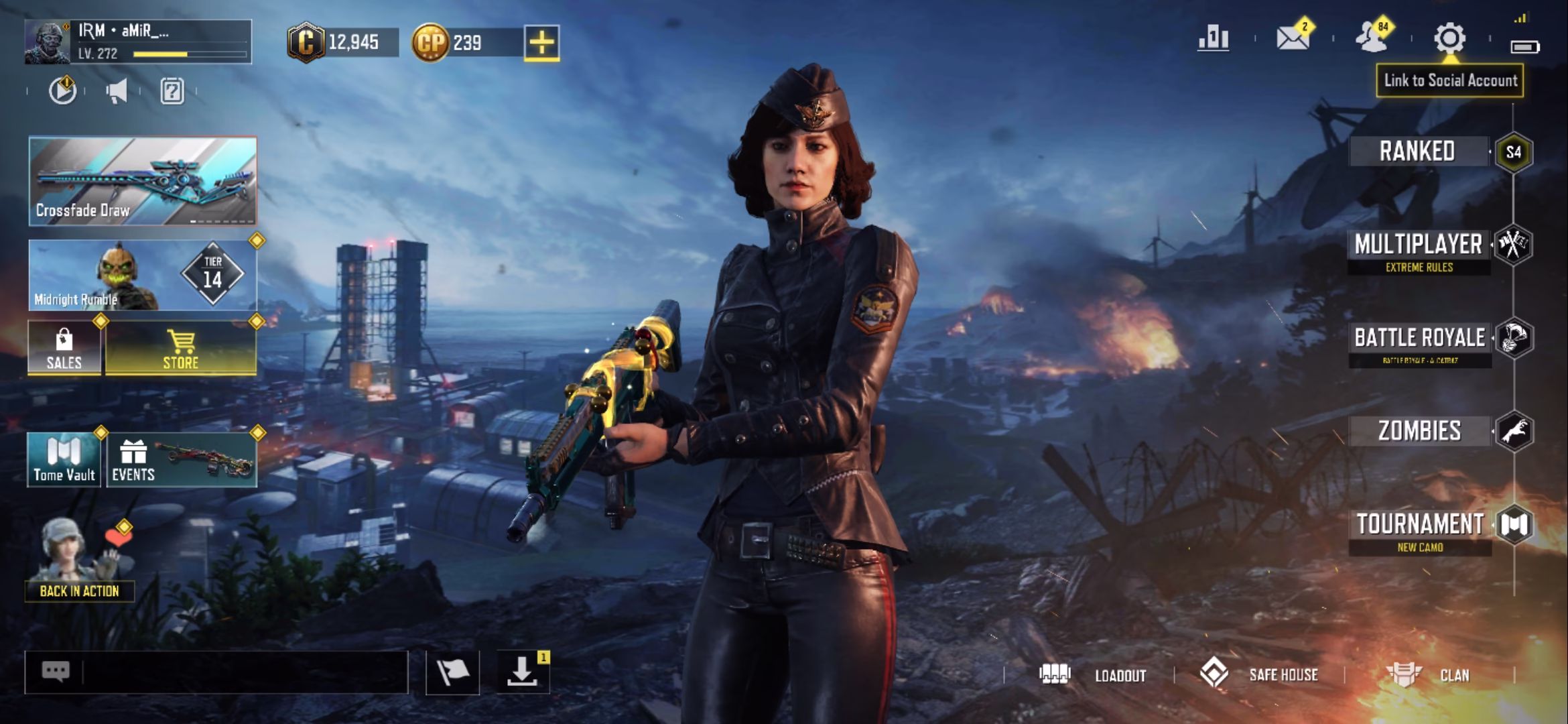This screenshot has height=724, width=1568.
Task: View the leaderboard bar chart icon
Action: coord(1214,38)
